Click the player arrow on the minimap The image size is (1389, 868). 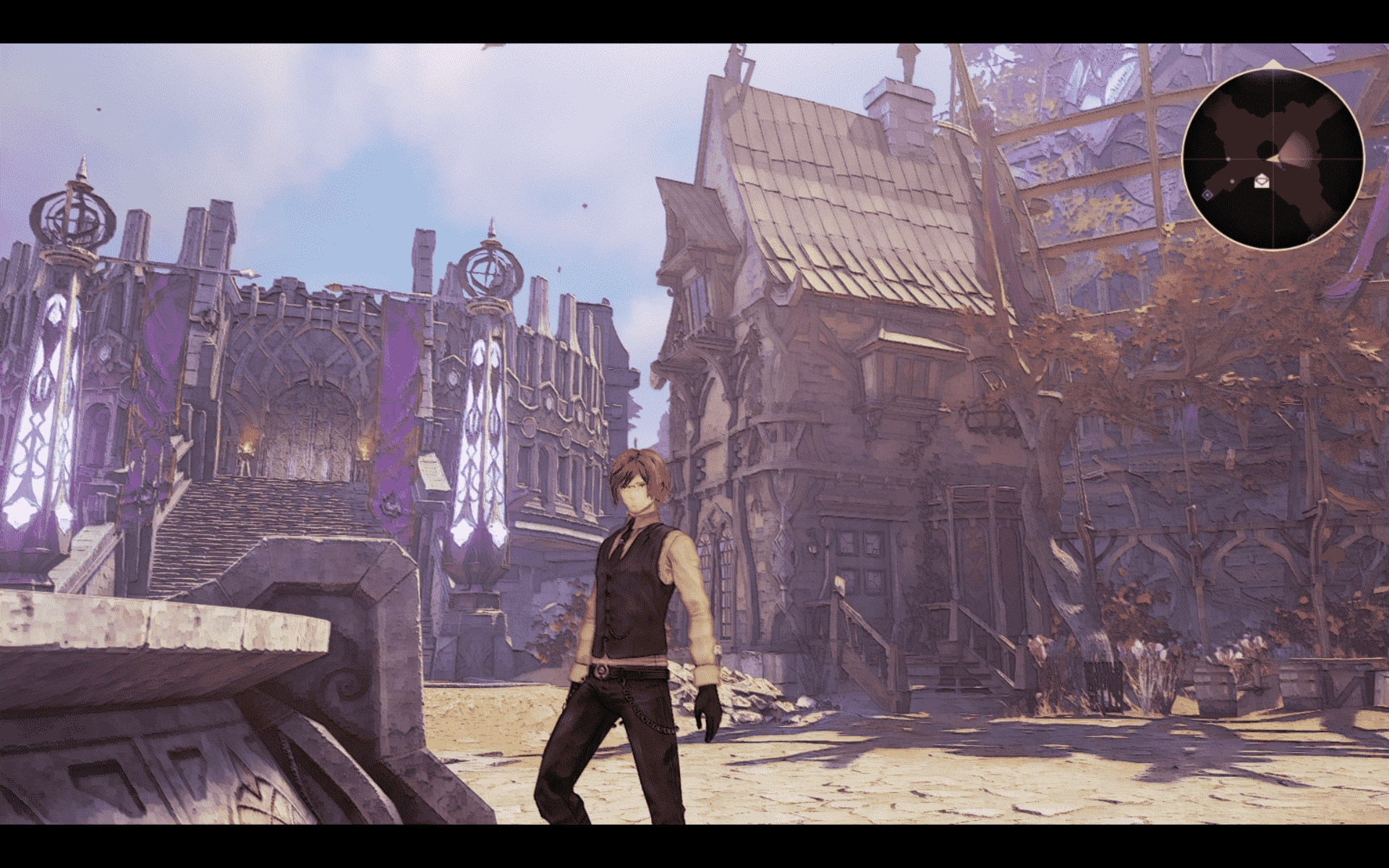coord(1273,158)
